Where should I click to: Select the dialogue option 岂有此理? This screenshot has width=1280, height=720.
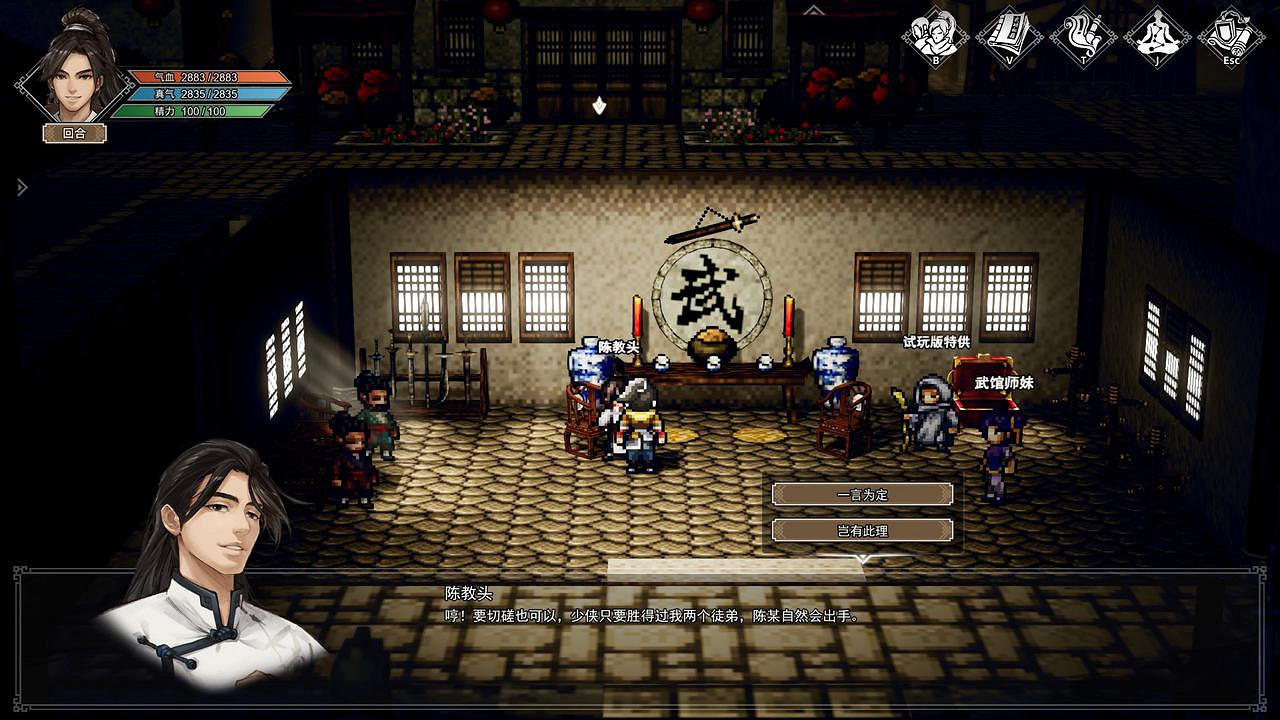[861, 529]
